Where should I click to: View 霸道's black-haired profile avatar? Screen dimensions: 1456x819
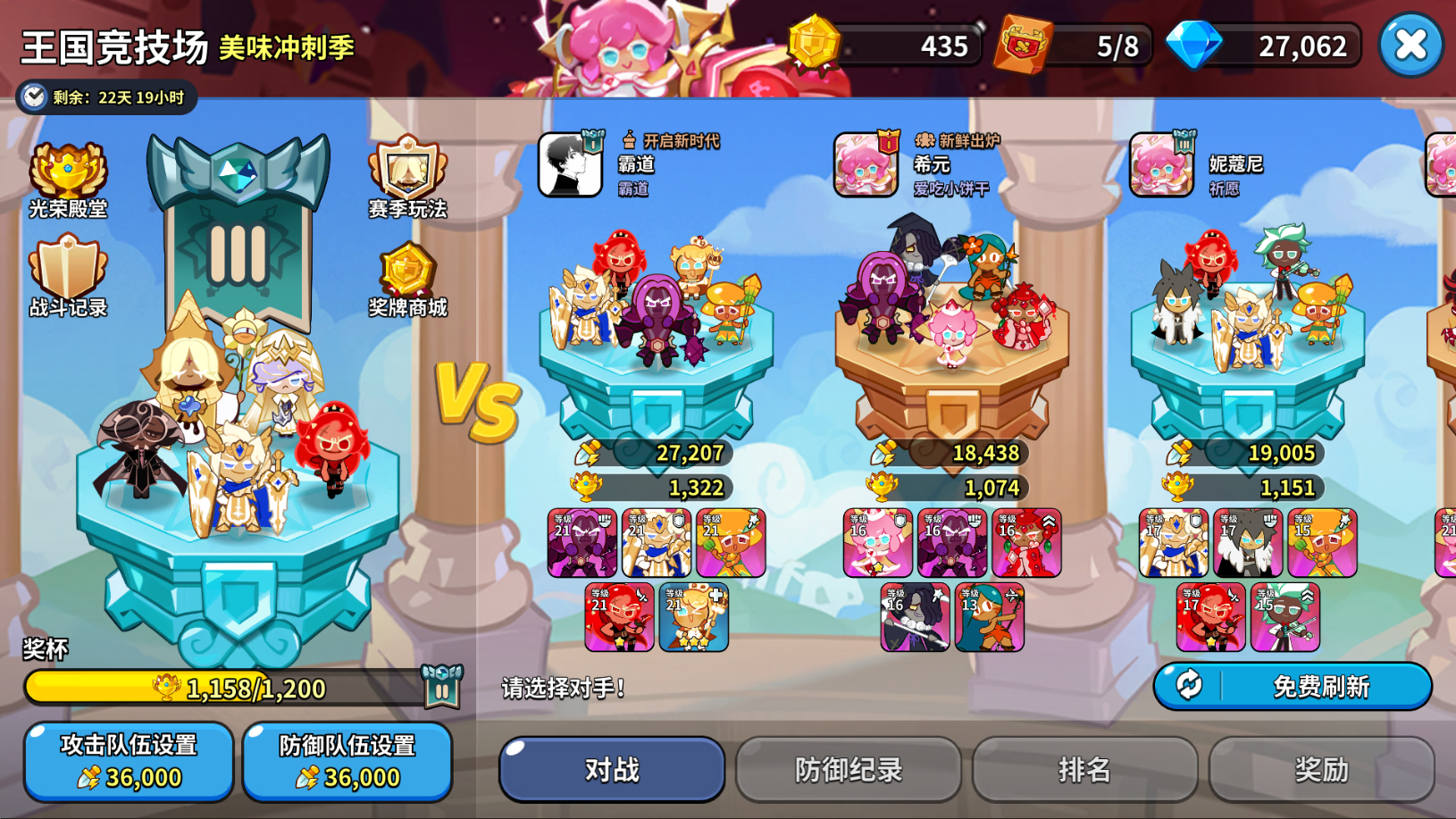pyautogui.click(x=569, y=165)
